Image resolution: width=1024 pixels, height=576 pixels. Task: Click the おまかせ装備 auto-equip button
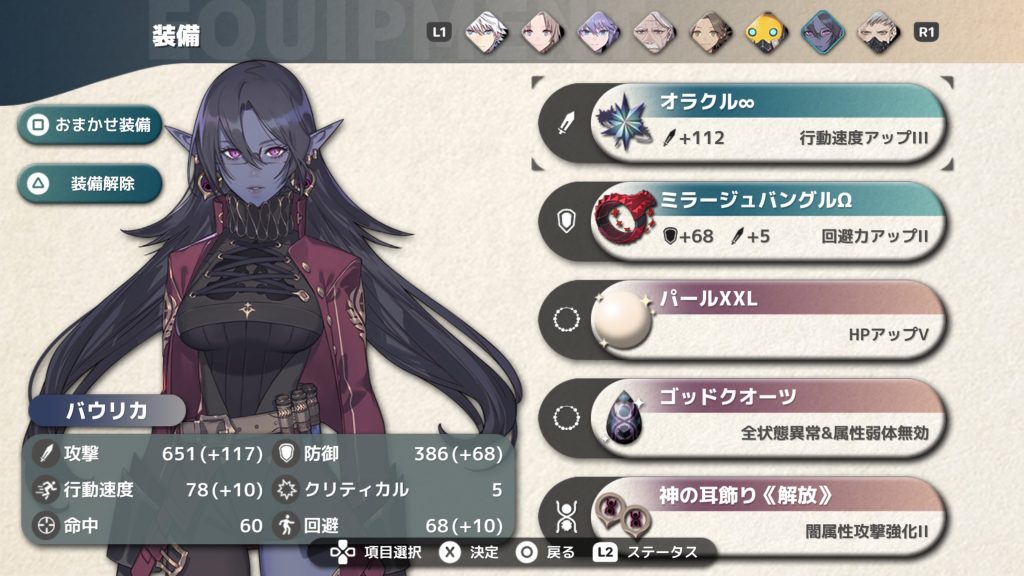click(x=90, y=126)
